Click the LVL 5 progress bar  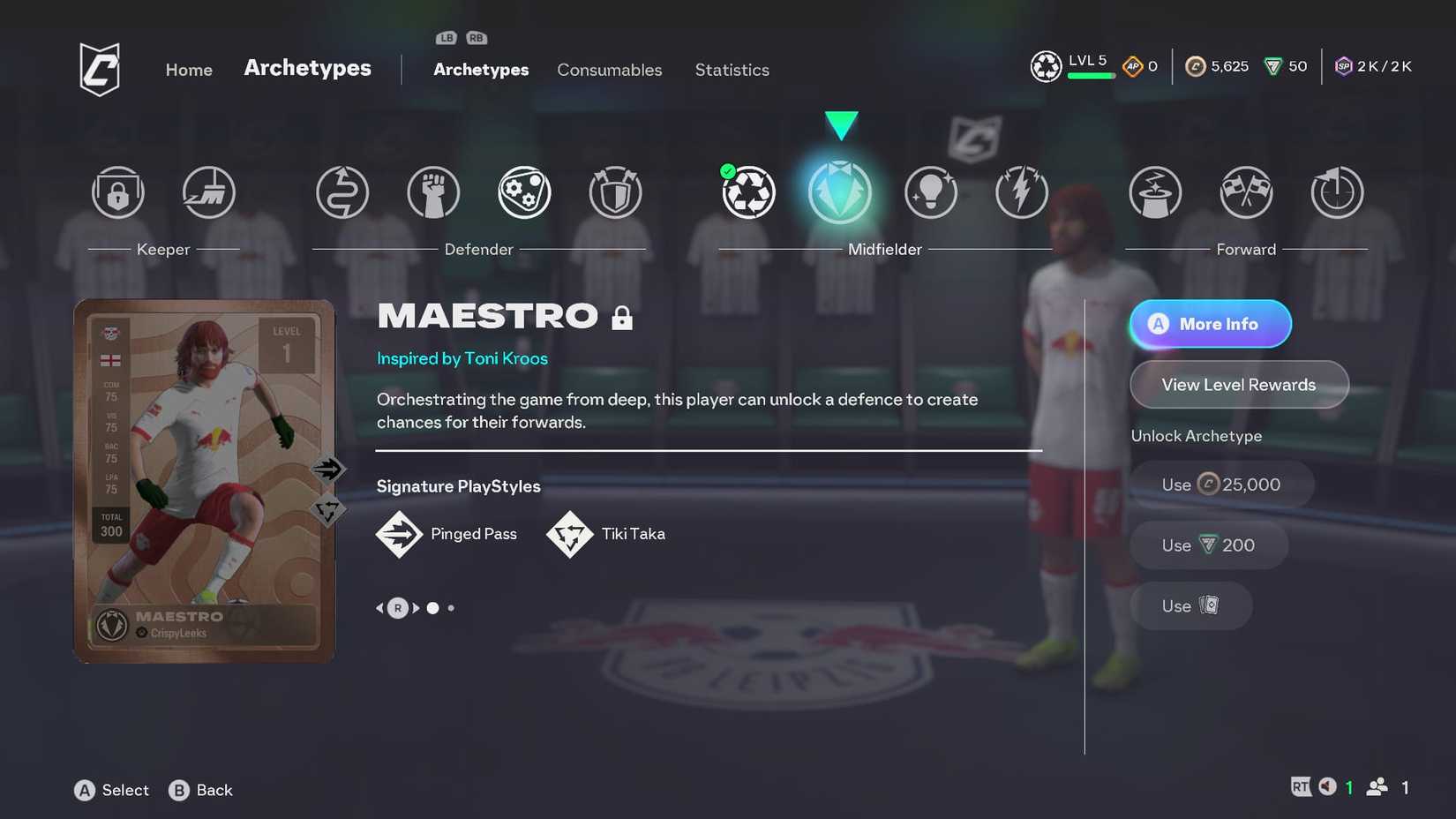coord(1092,75)
